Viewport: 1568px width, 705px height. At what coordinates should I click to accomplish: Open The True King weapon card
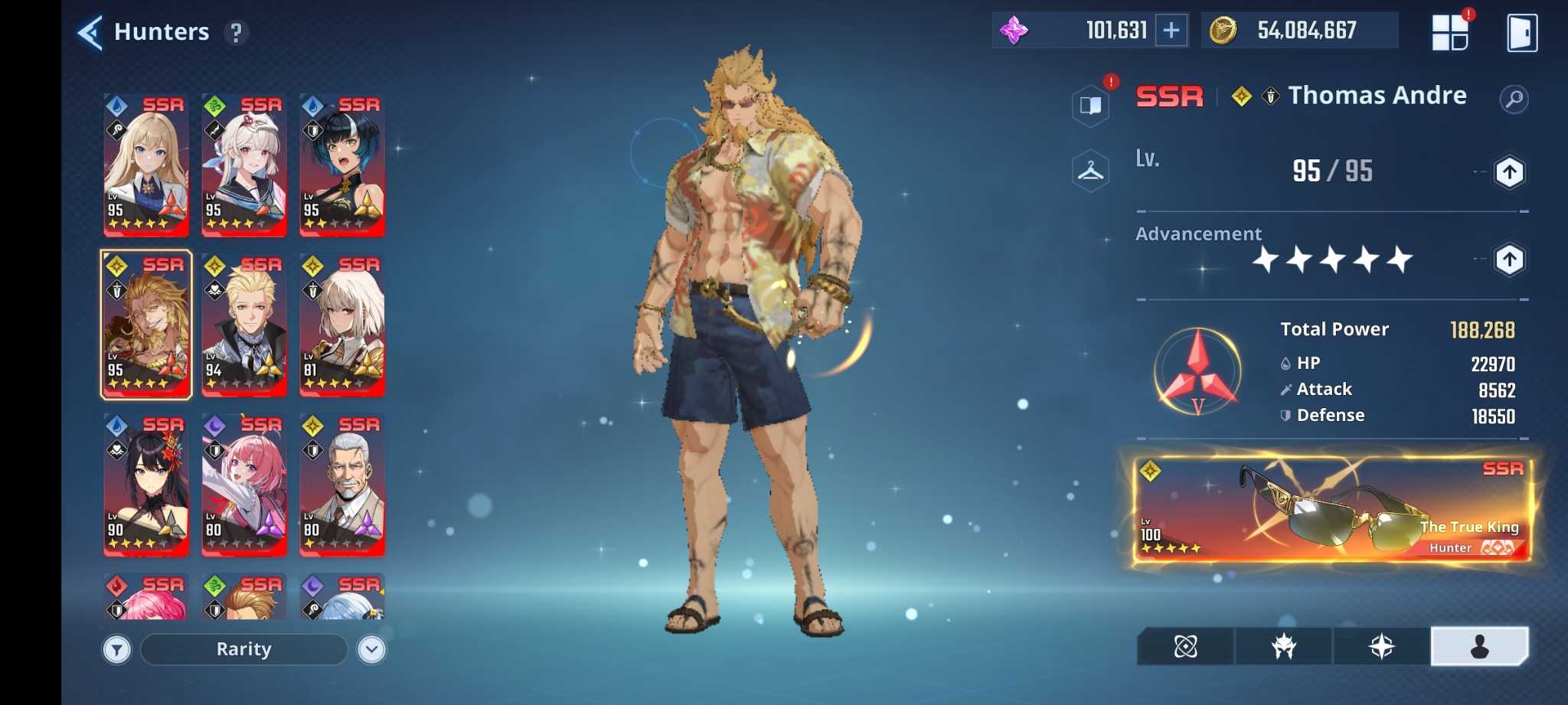click(x=1331, y=509)
